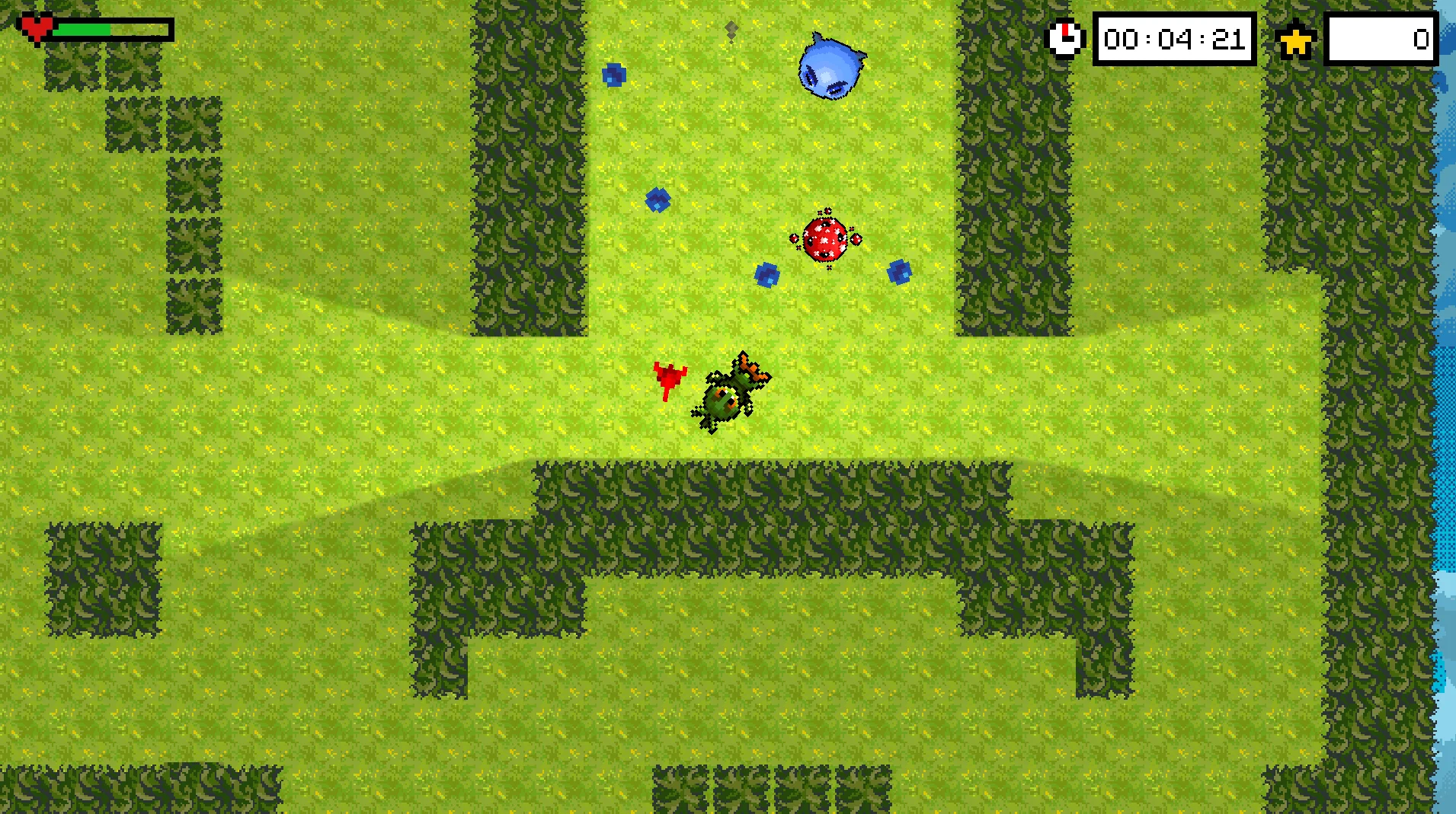Screen dimensions: 1456x814
Task: Select the blue gem right of the mushroom
Action: coord(899,272)
